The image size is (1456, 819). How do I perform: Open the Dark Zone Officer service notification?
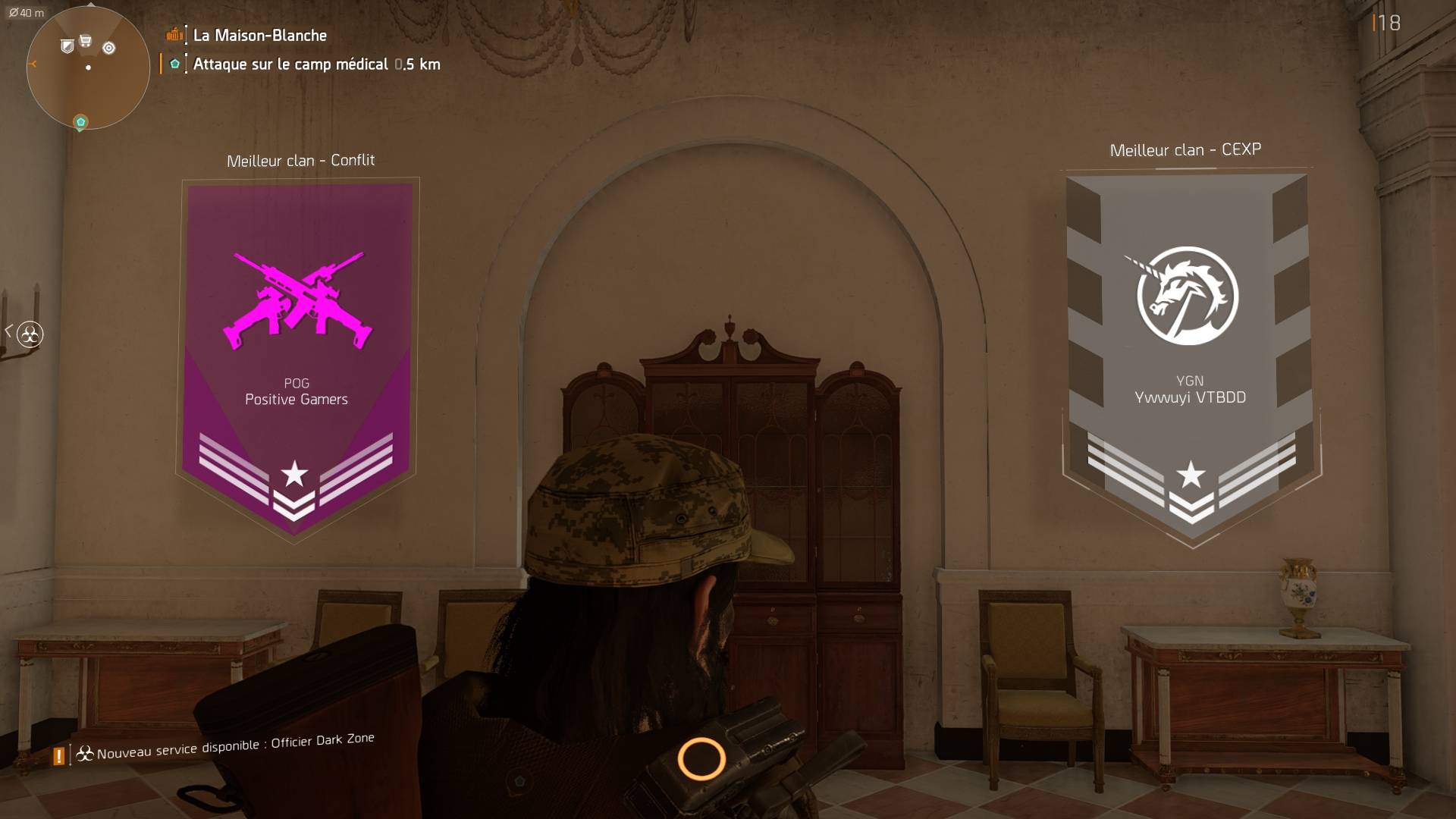pyautogui.click(x=235, y=747)
